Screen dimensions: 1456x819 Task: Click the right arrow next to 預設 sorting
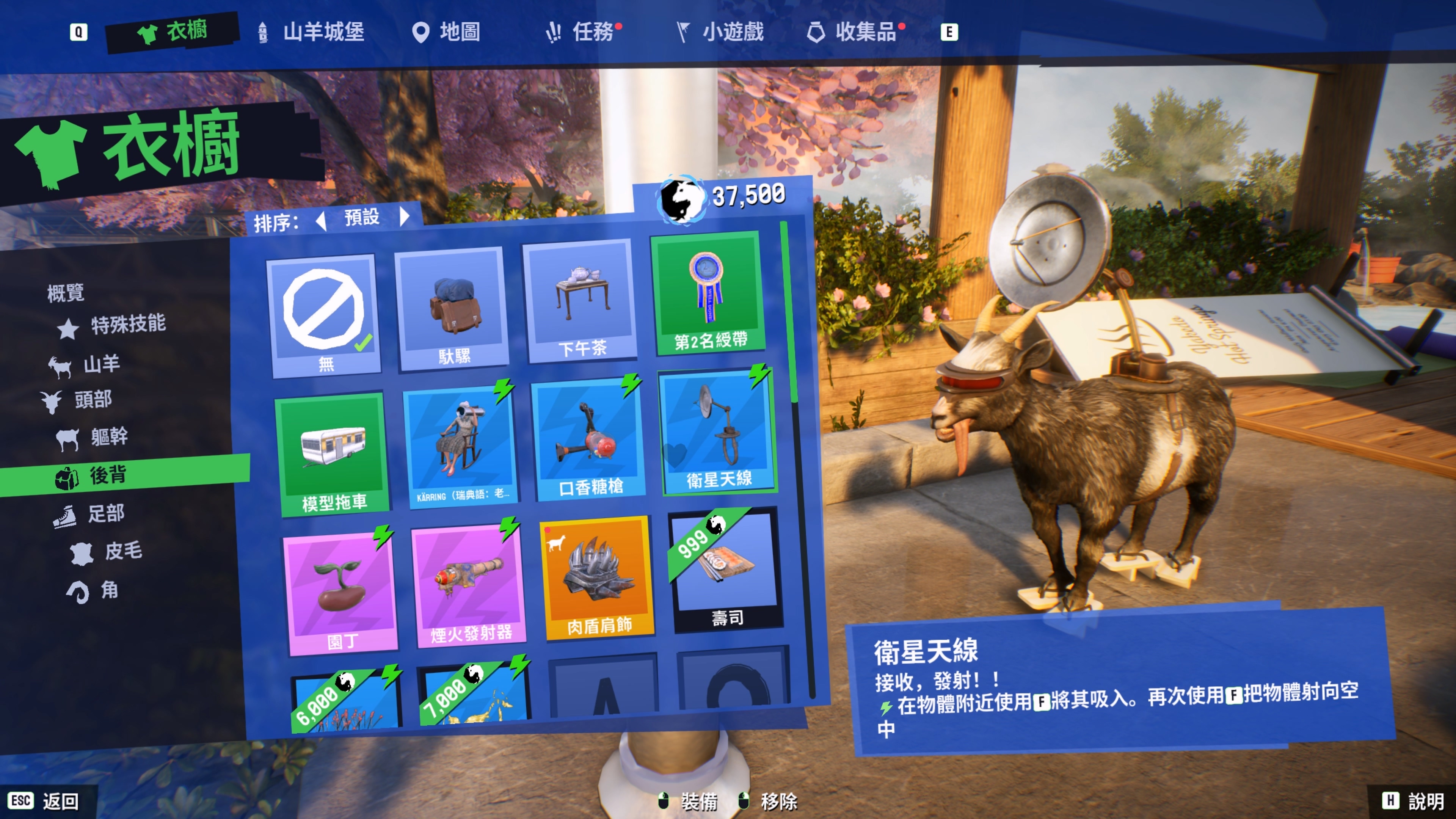tap(406, 219)
